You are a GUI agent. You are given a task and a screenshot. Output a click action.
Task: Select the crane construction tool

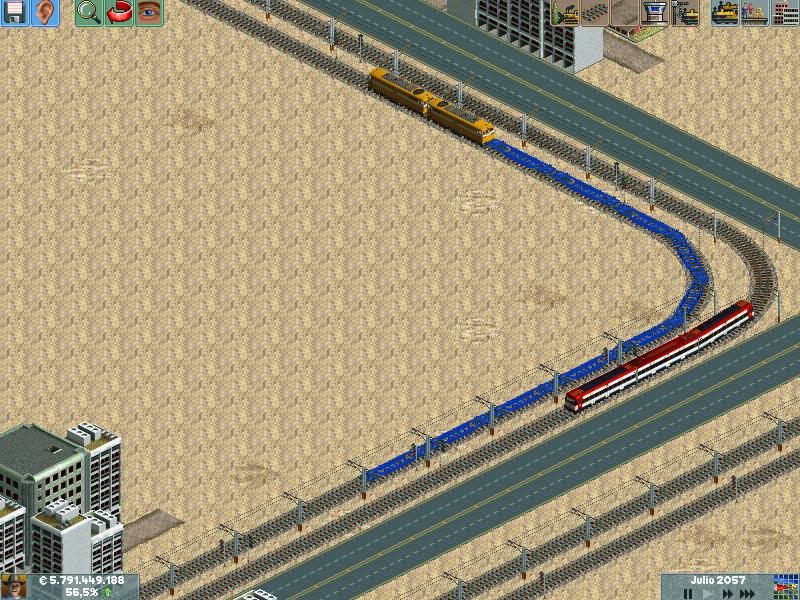tap(685, 13)
